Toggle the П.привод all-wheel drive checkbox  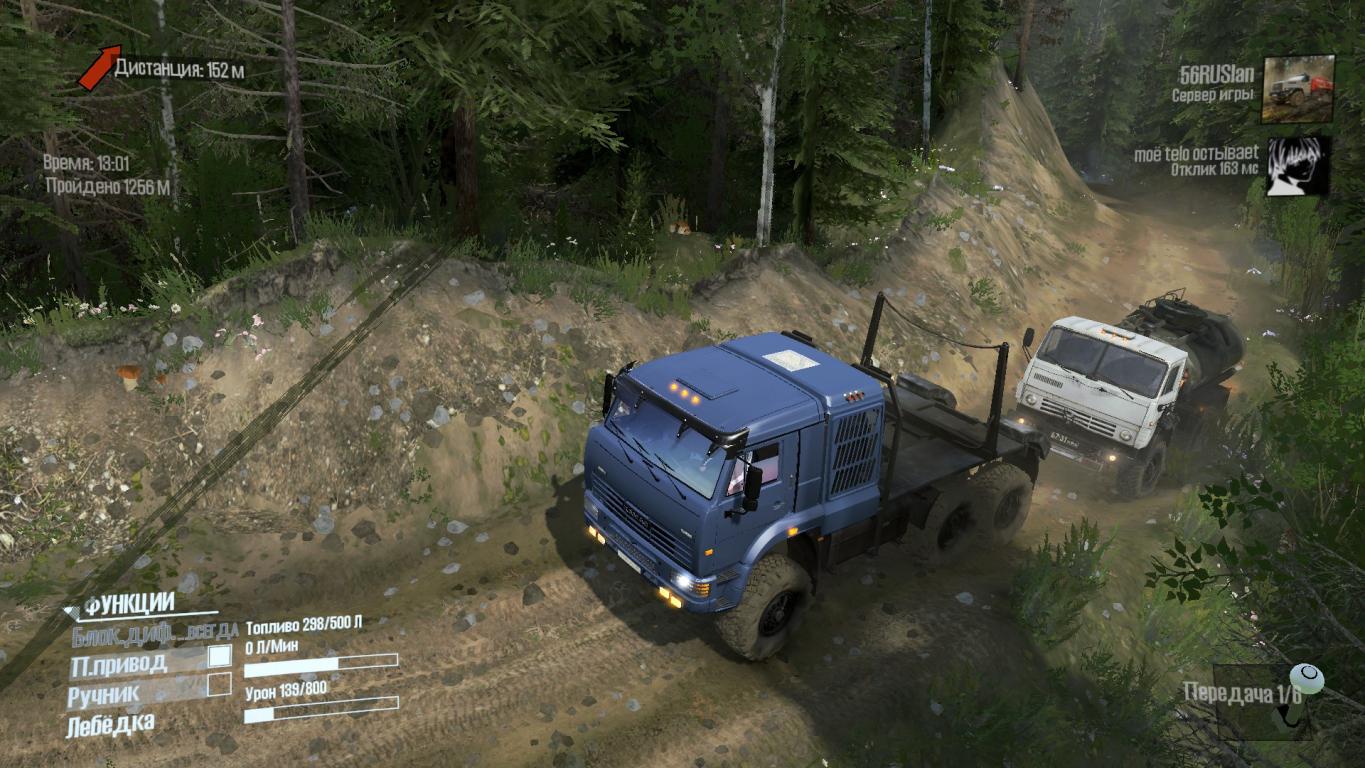(219, 656)
